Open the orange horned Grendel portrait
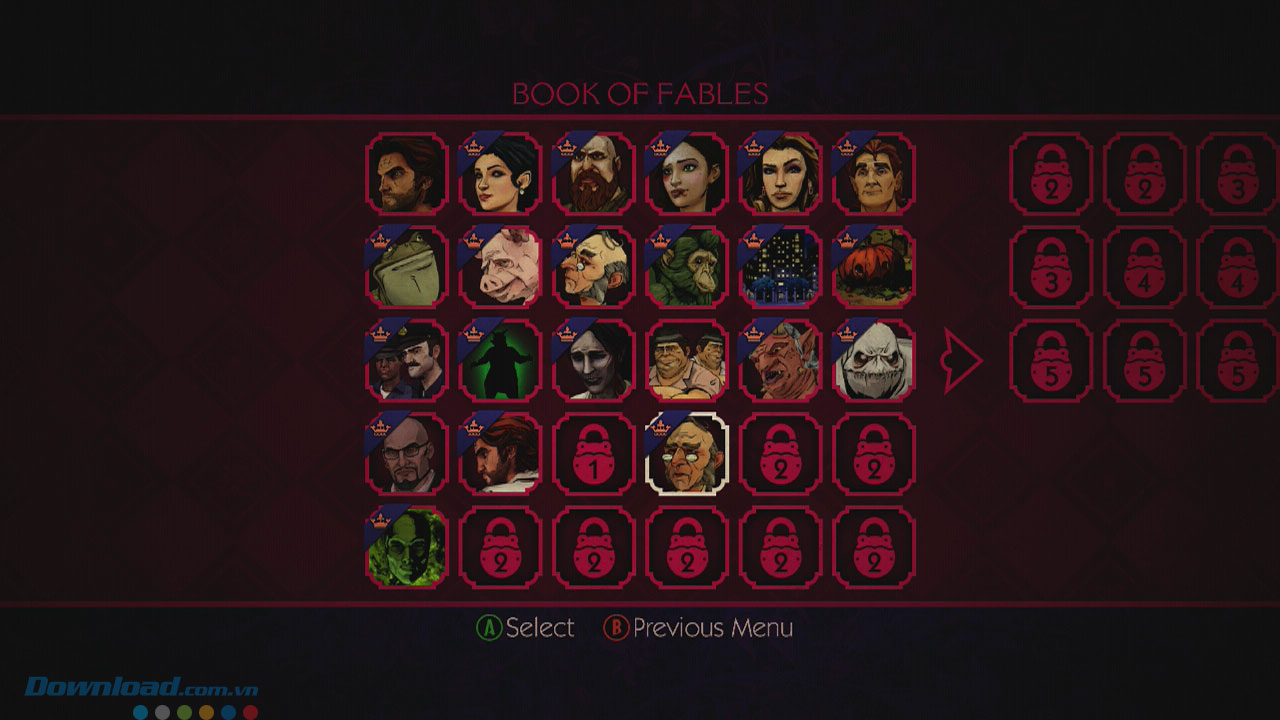Viewport: 1280px width, 720px height. [x=781, y=361]
